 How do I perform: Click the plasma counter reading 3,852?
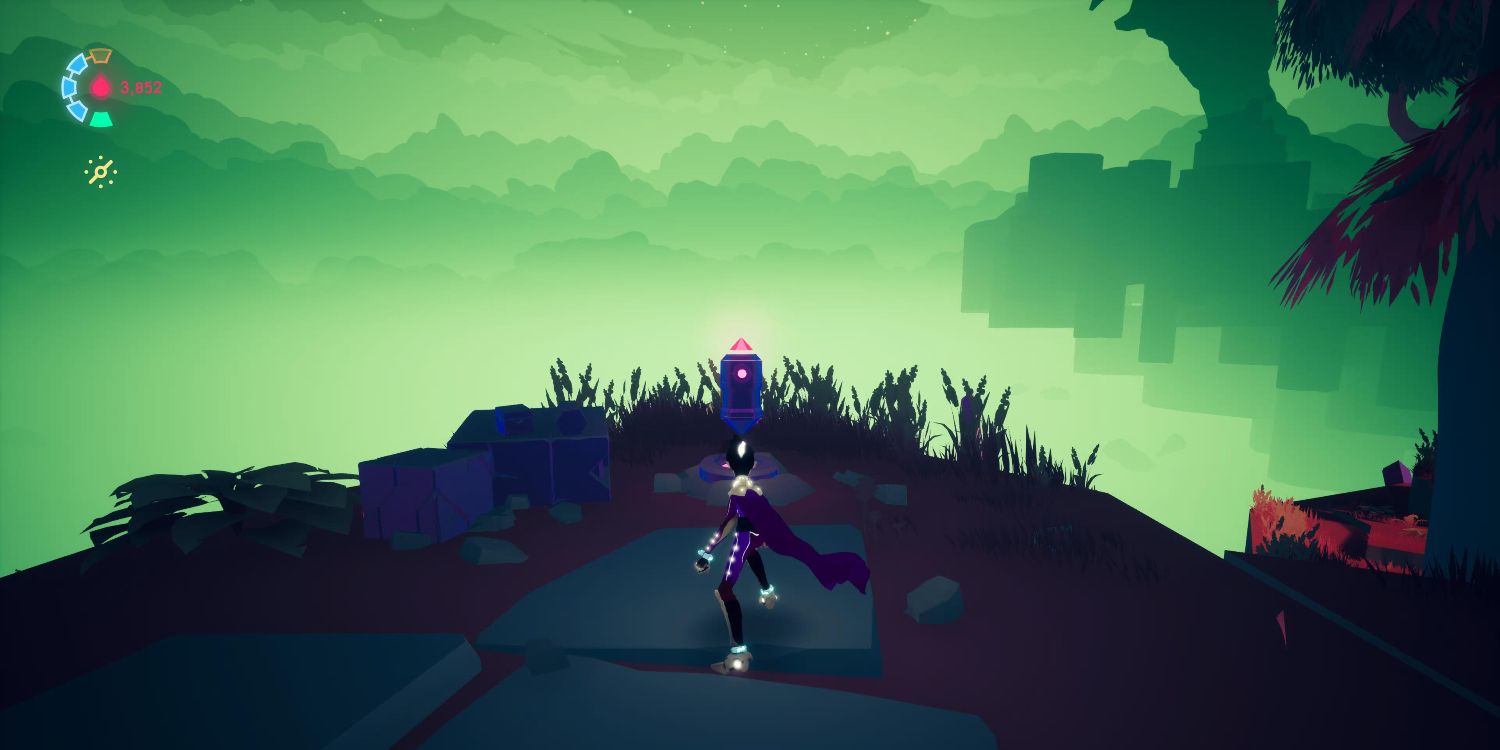141,86
